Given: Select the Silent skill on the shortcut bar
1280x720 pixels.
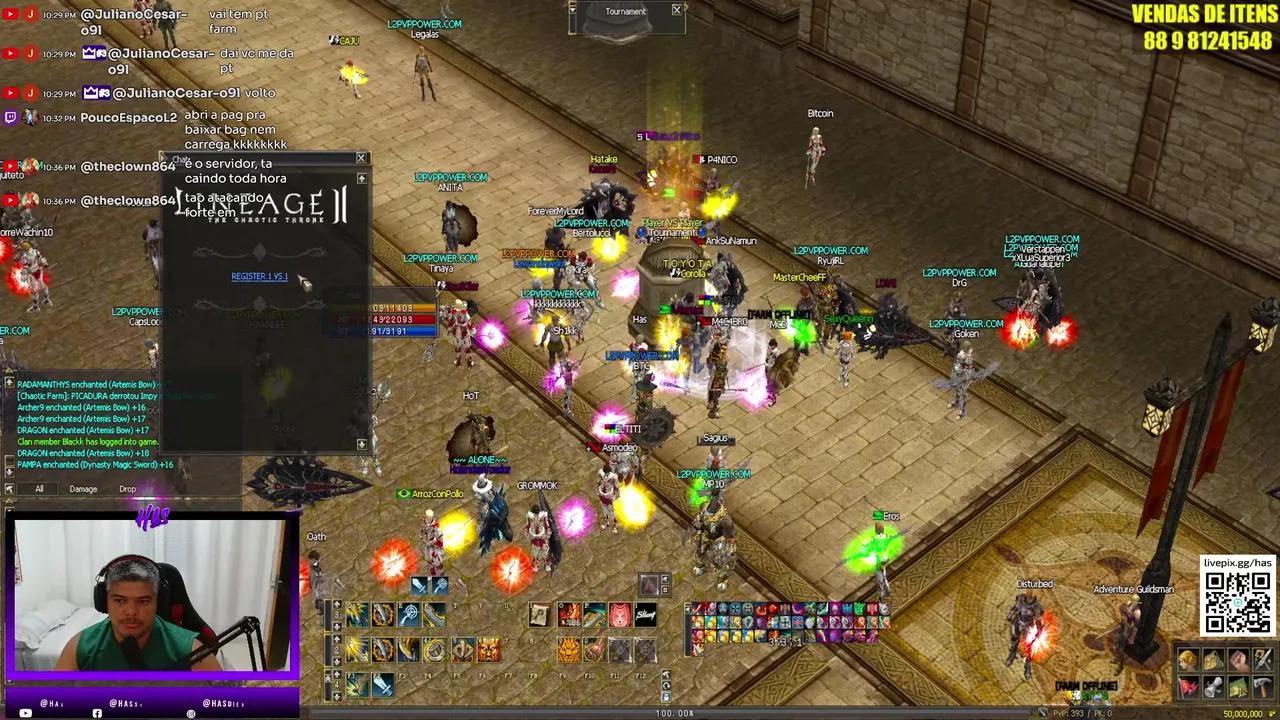Looking at the screenshot, I should [x=646, y=615].
